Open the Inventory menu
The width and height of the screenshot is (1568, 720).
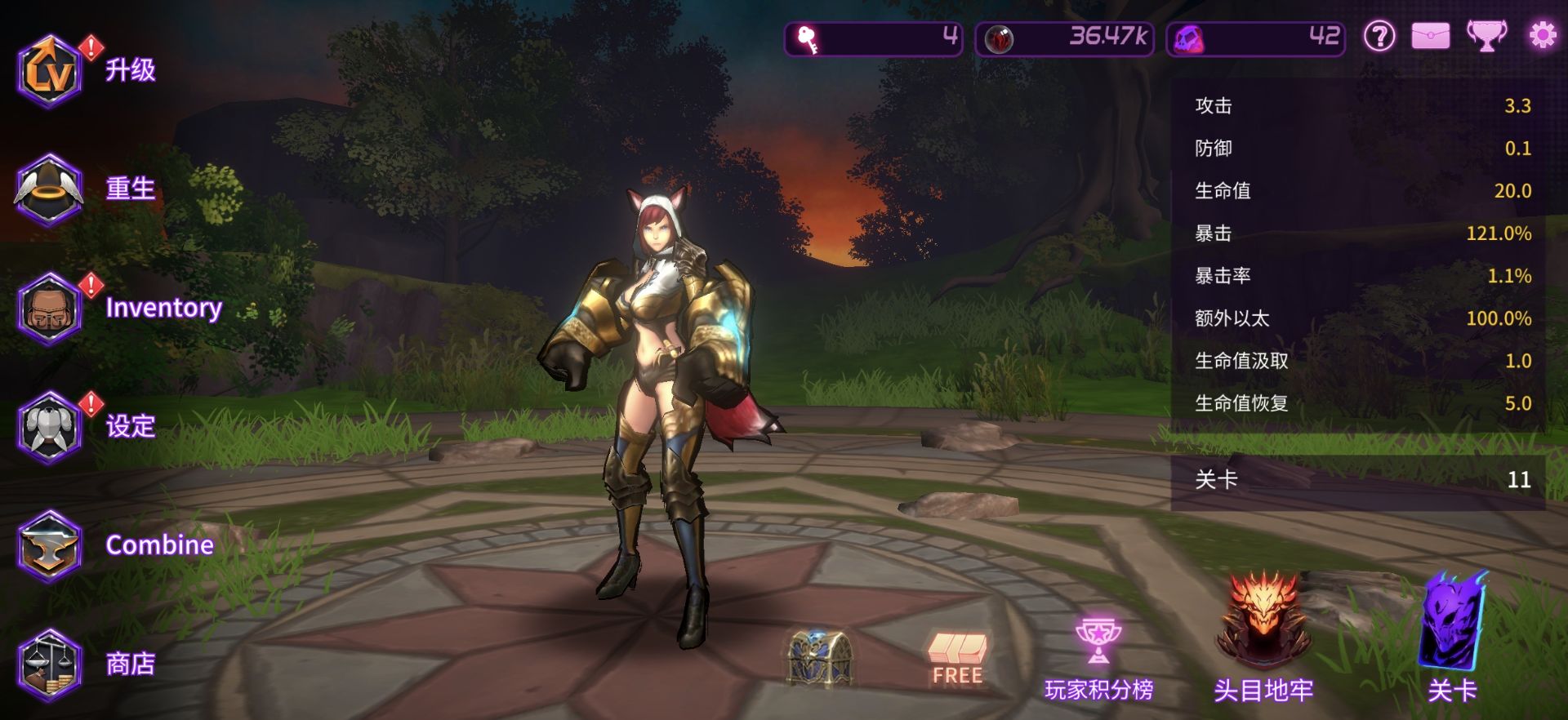51,309
